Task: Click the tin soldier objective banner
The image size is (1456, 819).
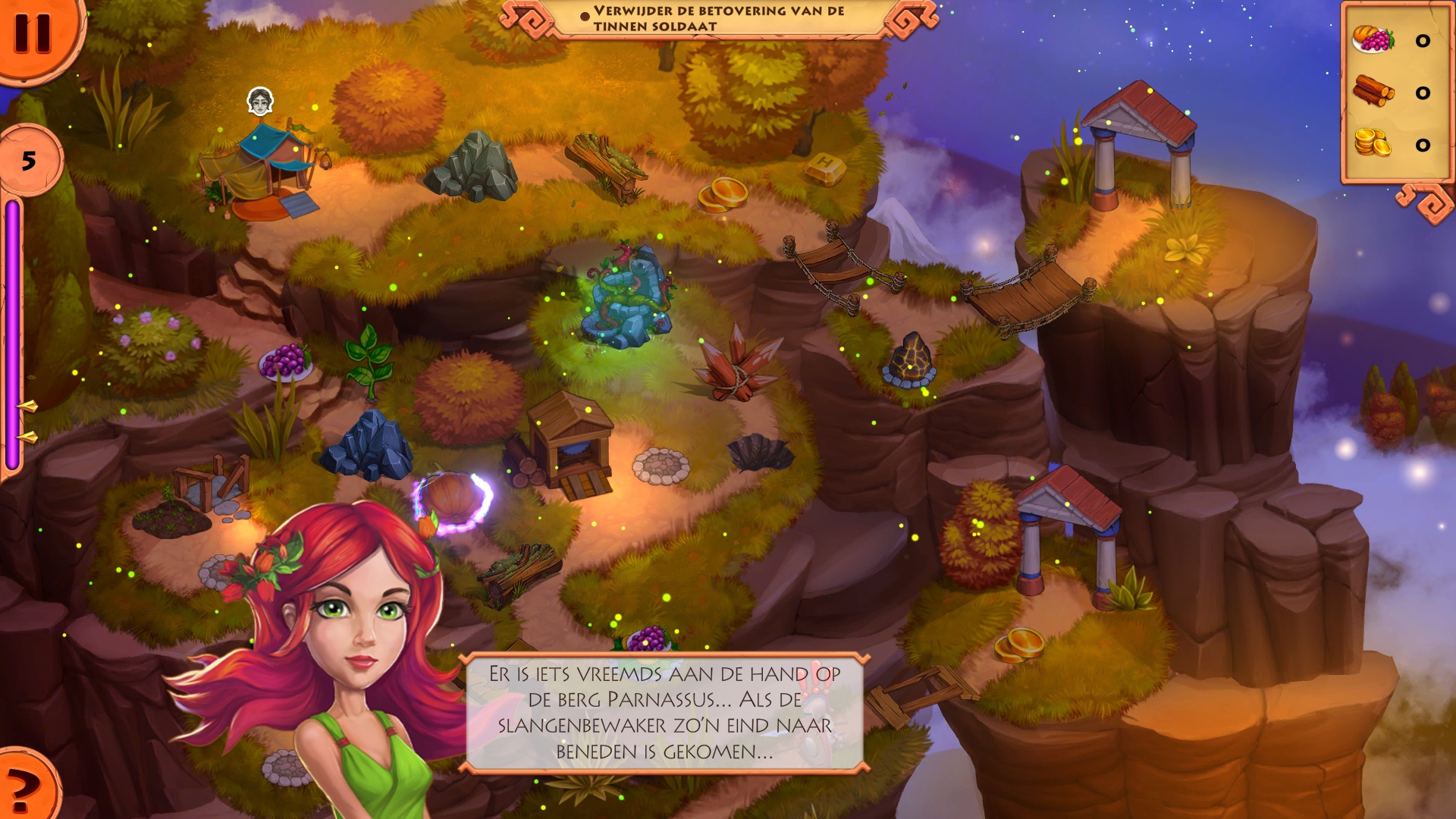Action: 718,18
